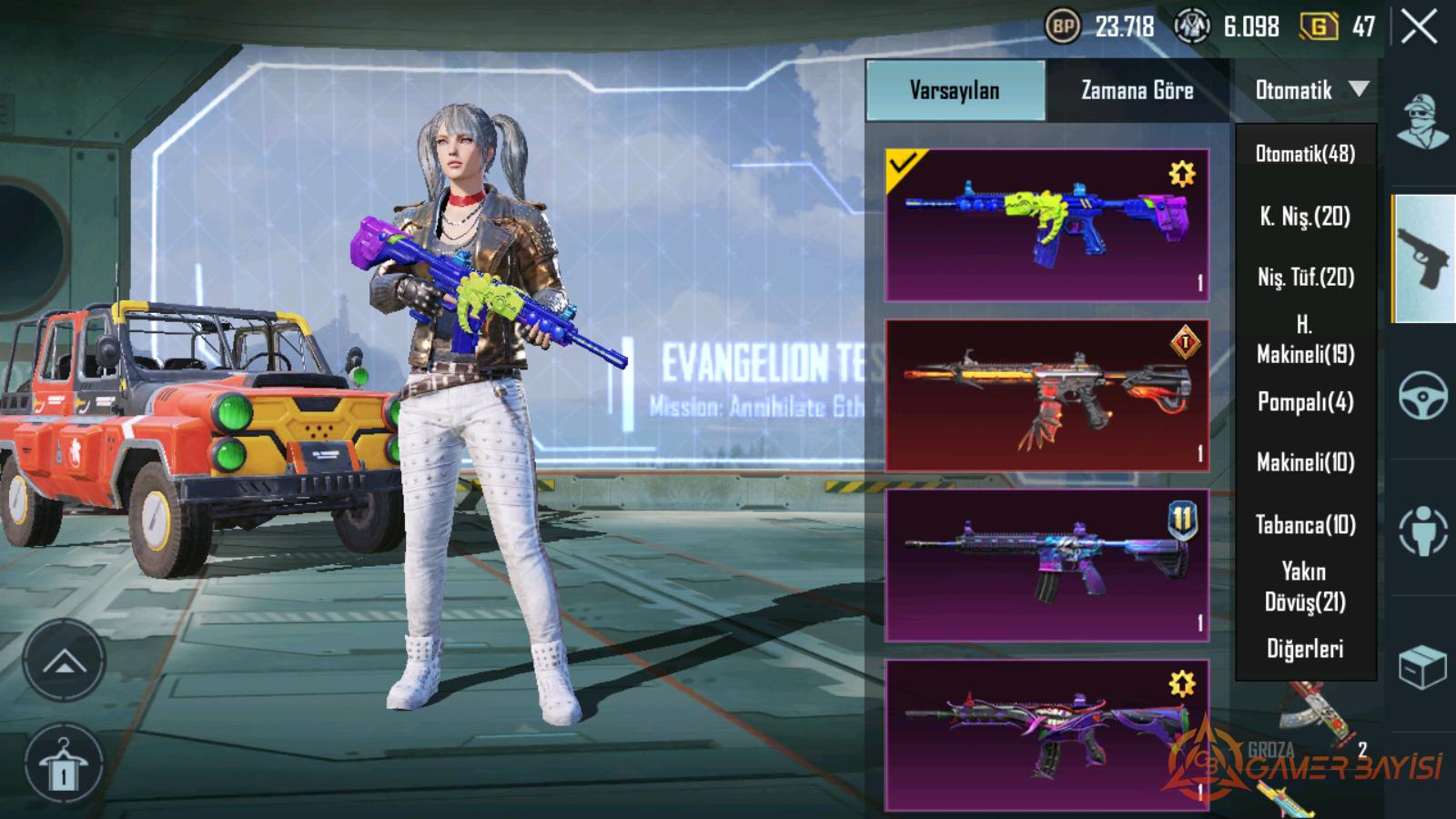Filter by Niş. Tüf.(20) weapons

[1305, 277]
